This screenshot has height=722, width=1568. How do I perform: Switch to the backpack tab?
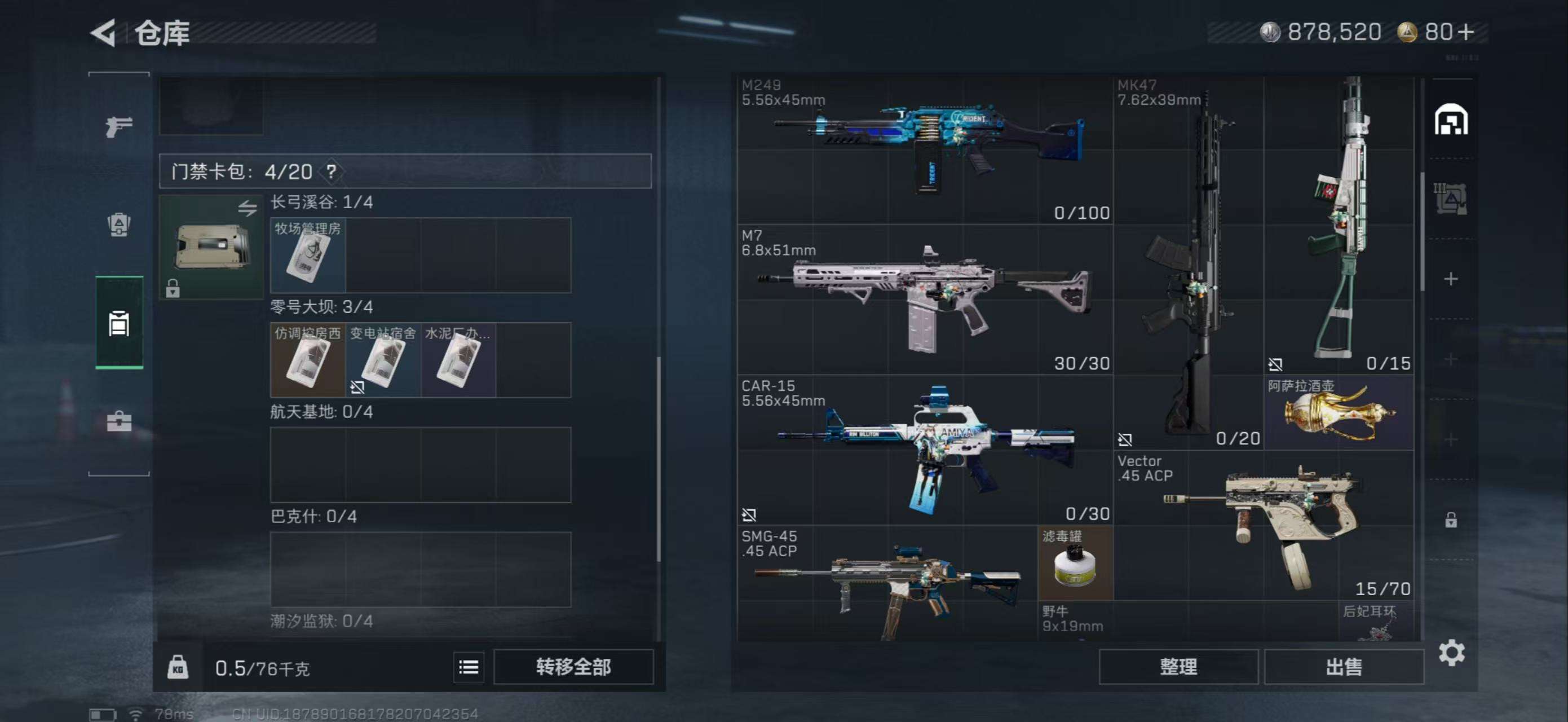[x=119, y=225]
